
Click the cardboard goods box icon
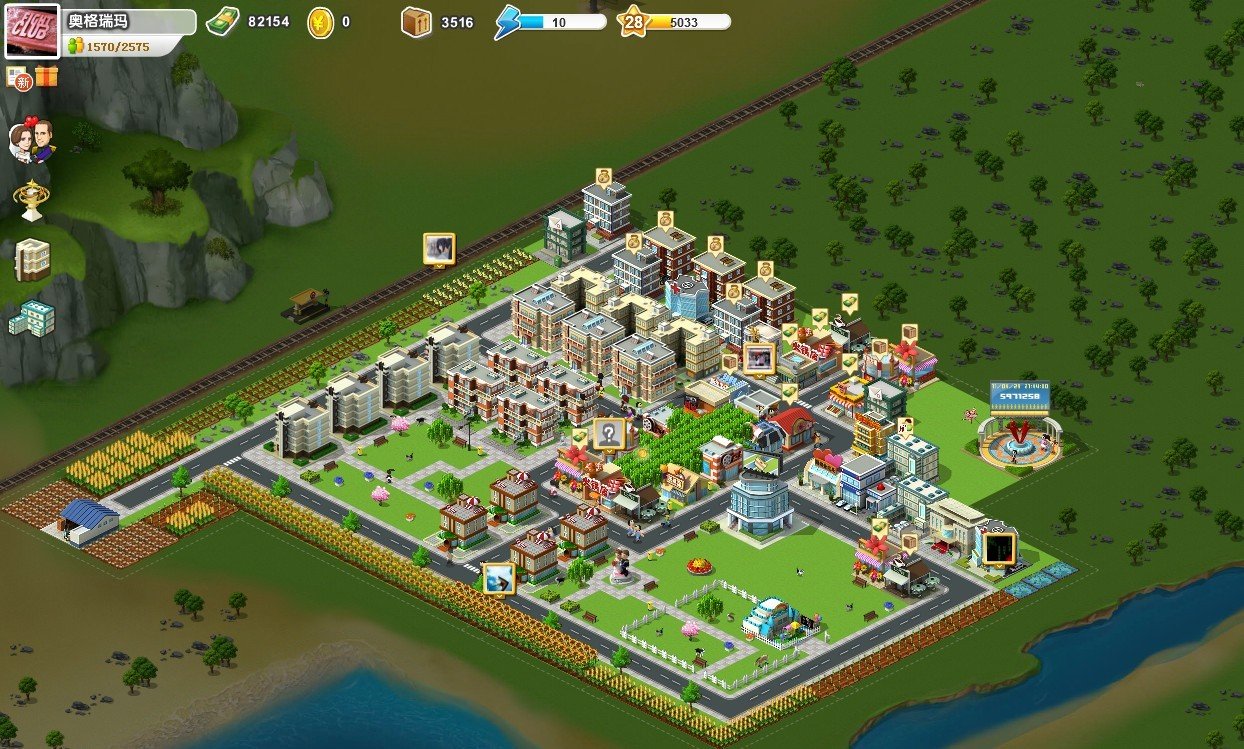pos(416,21)
